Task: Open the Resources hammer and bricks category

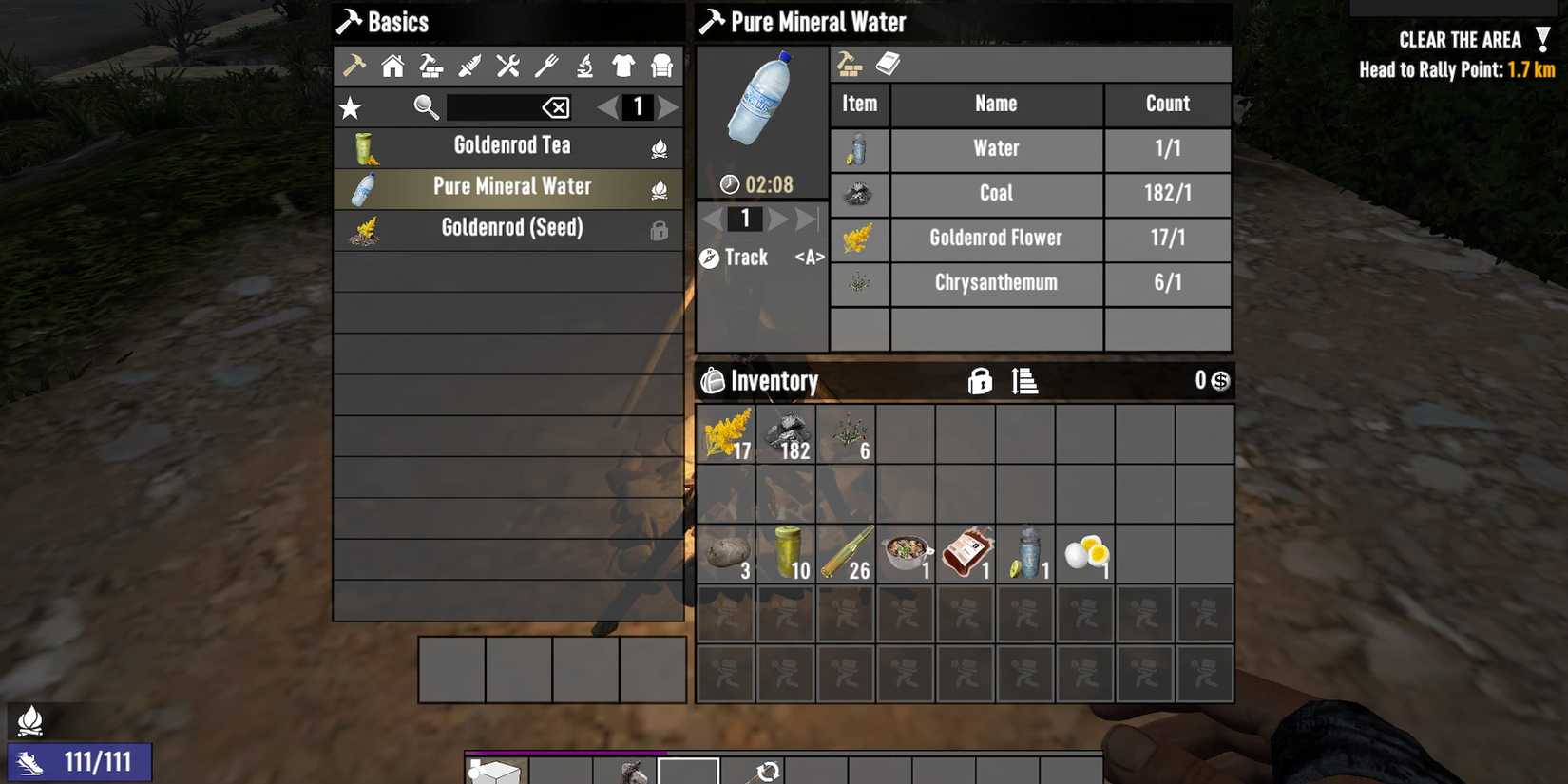Action: 430,67
